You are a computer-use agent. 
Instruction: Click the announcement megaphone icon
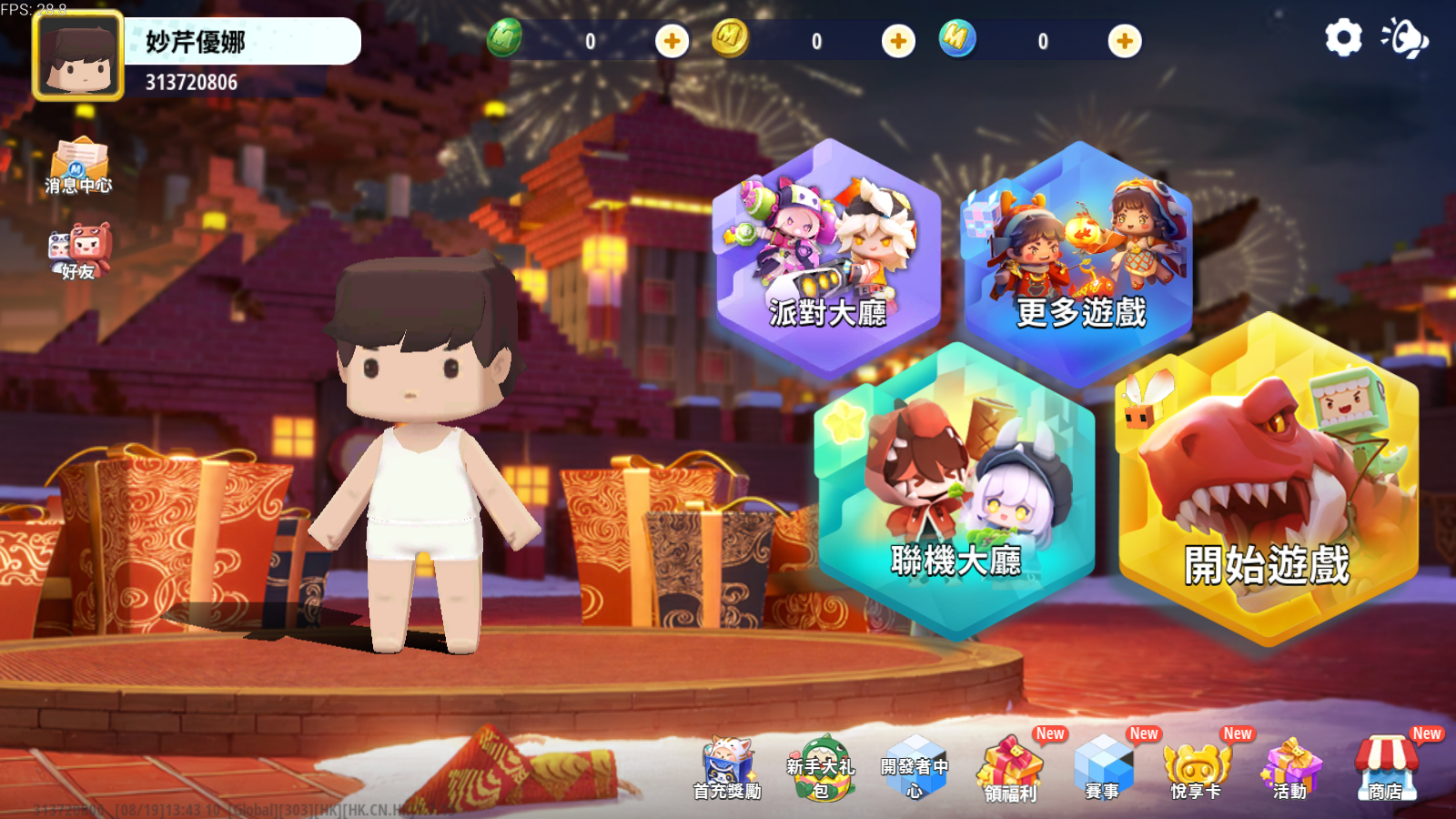(1404, 38)
